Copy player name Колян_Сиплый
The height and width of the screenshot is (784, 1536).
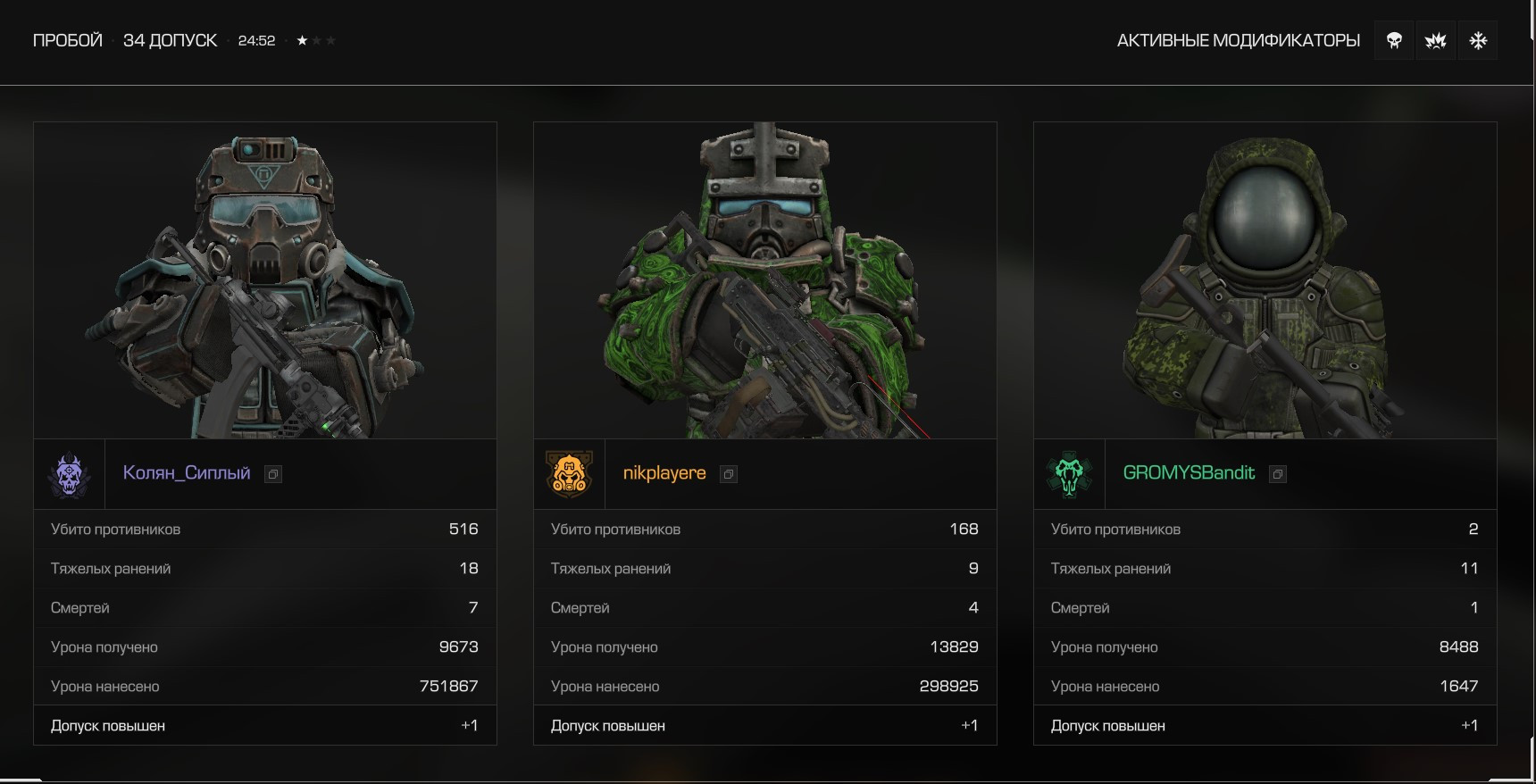(x=273, y=474)
